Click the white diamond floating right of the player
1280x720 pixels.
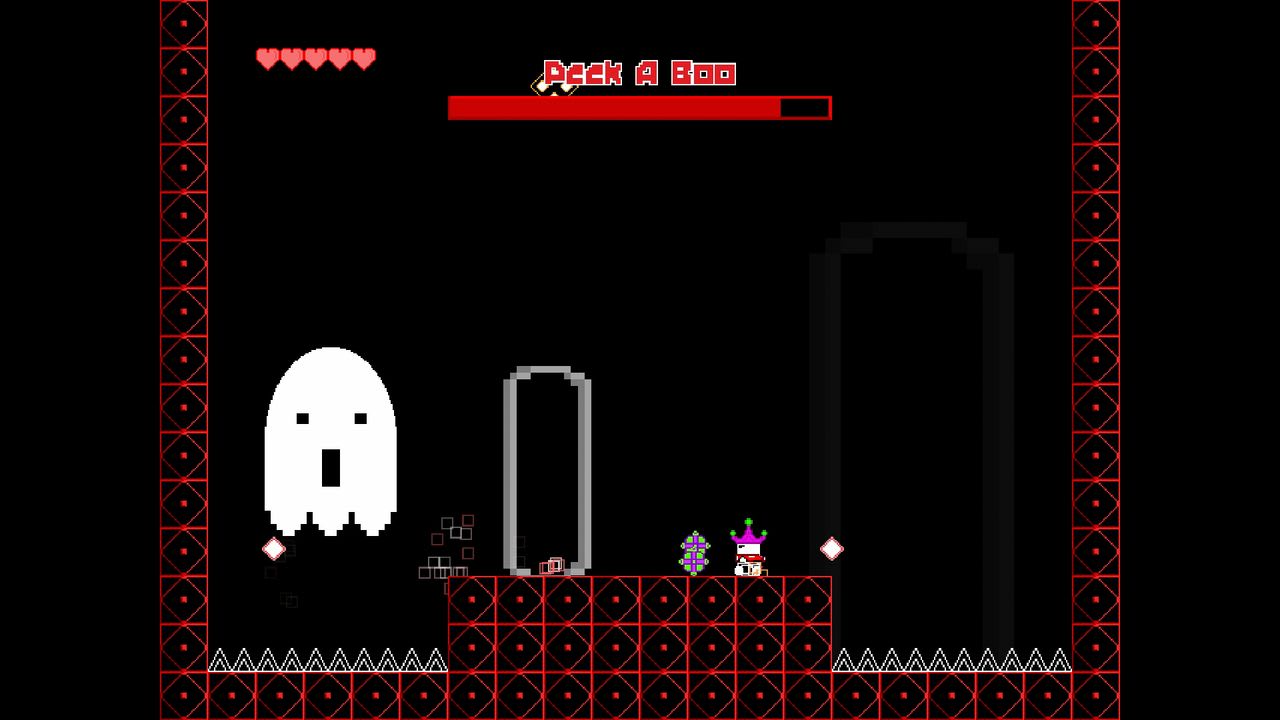[830, 548]
